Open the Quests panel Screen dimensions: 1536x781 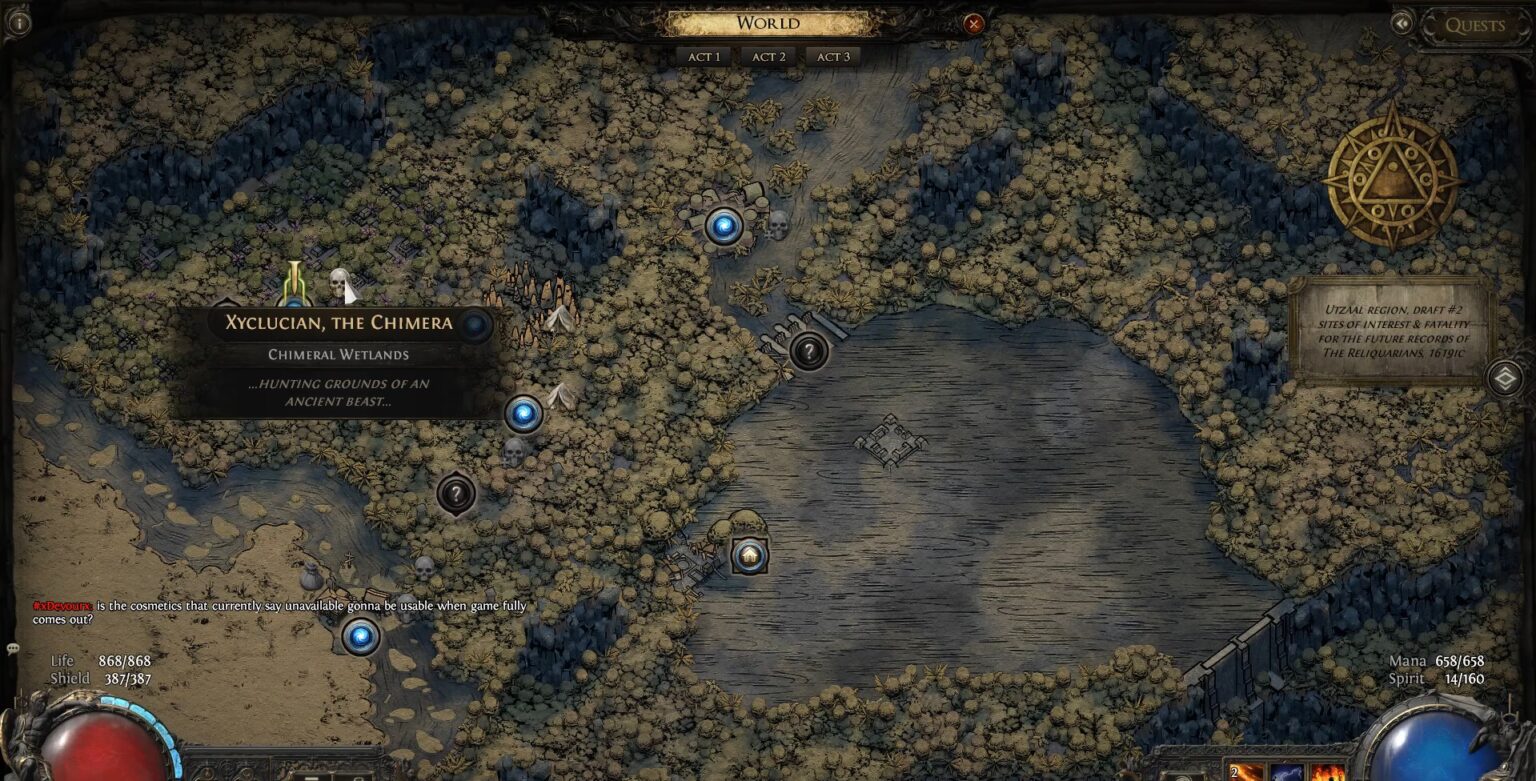coord(1477,26)
